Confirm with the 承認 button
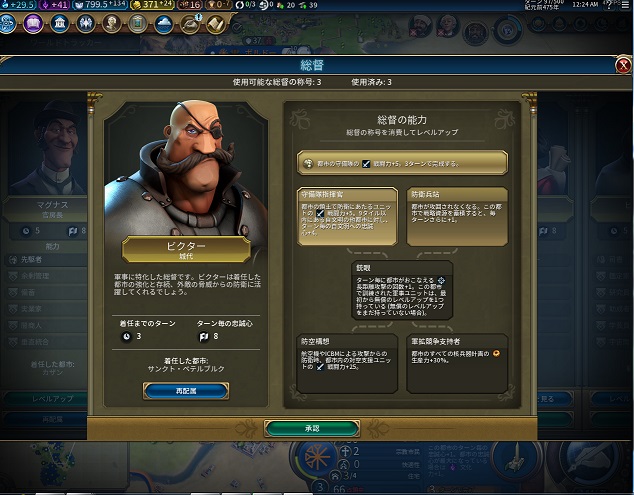The height and width of the screenshot is (495, 634). [x=311, y=428]
